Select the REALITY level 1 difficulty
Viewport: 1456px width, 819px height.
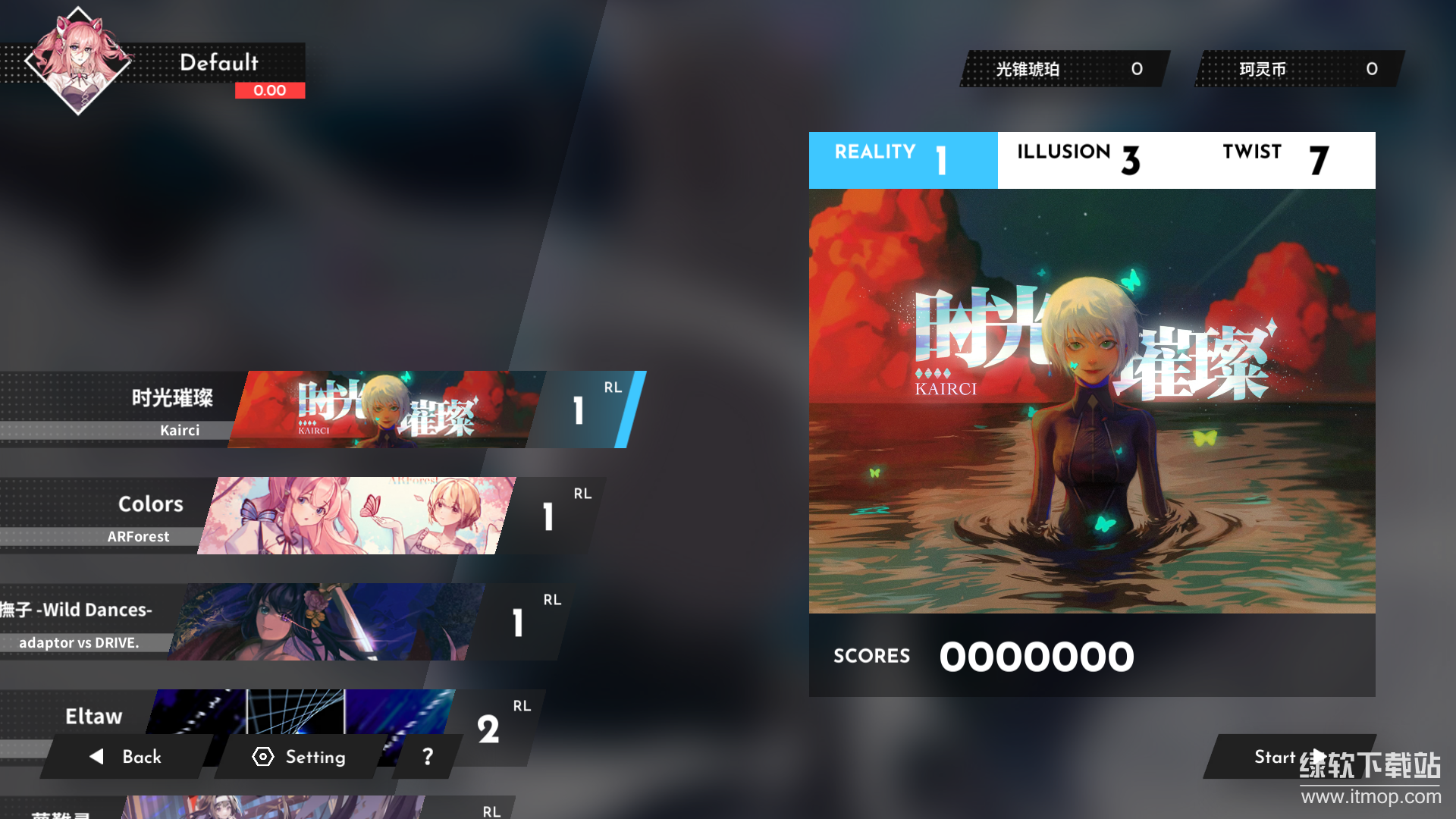(902, 160)
